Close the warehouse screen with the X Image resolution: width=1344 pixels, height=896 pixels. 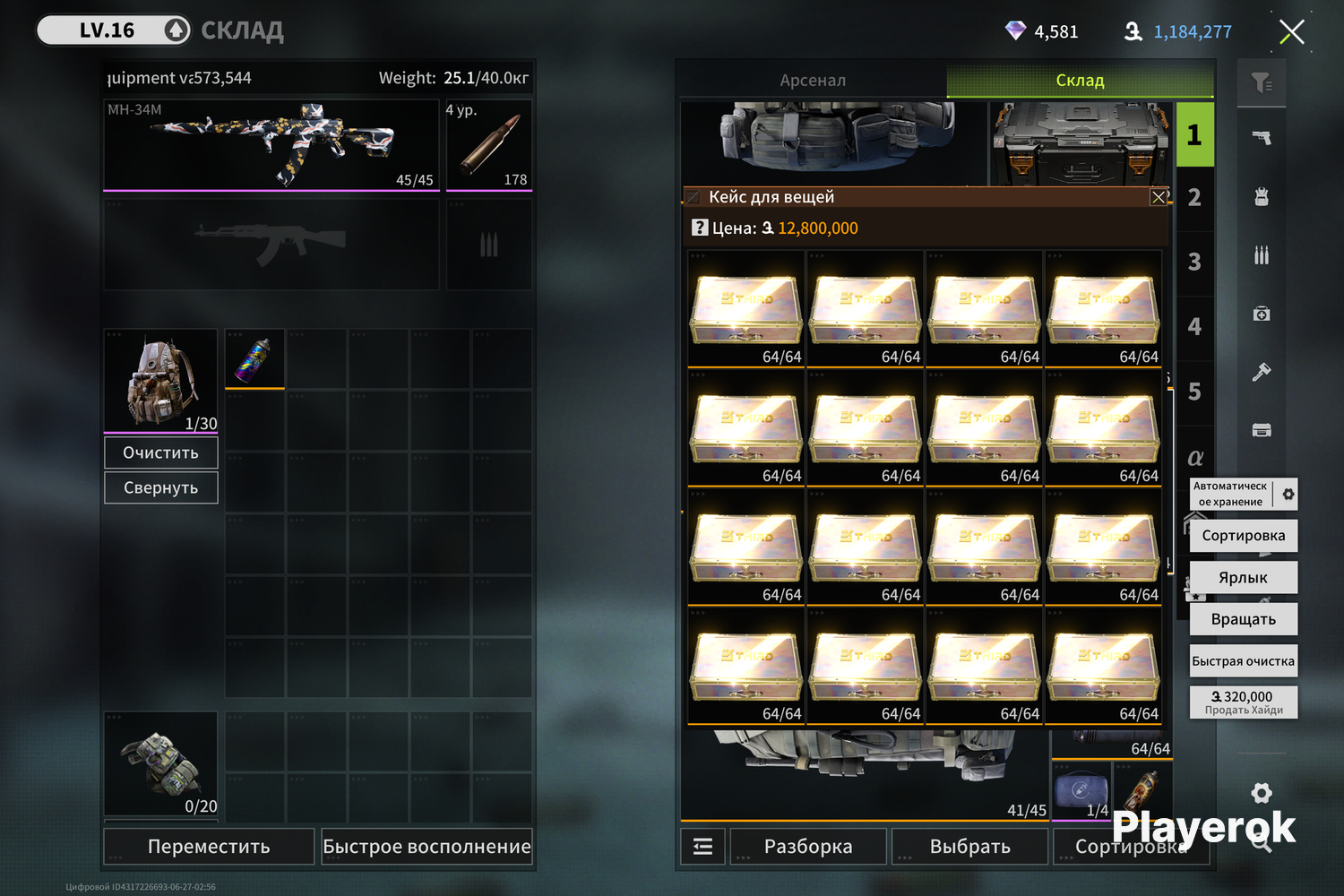point(1291,32)
